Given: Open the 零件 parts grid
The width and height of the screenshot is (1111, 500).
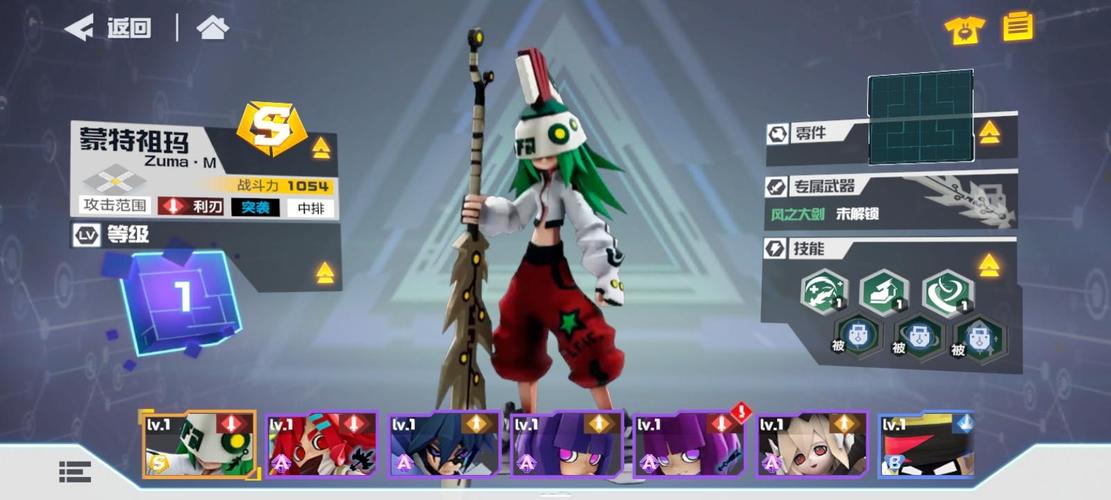Looking at the screenshot, I should (920, 118).
